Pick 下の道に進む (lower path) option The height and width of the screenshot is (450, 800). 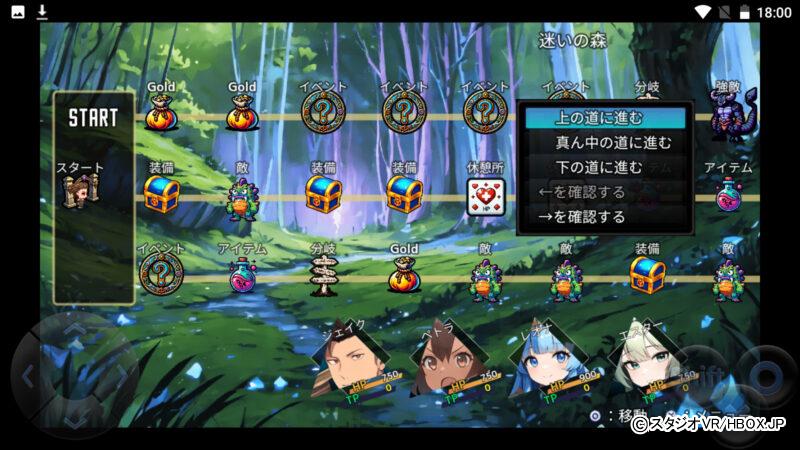click(x=604, y=167)
